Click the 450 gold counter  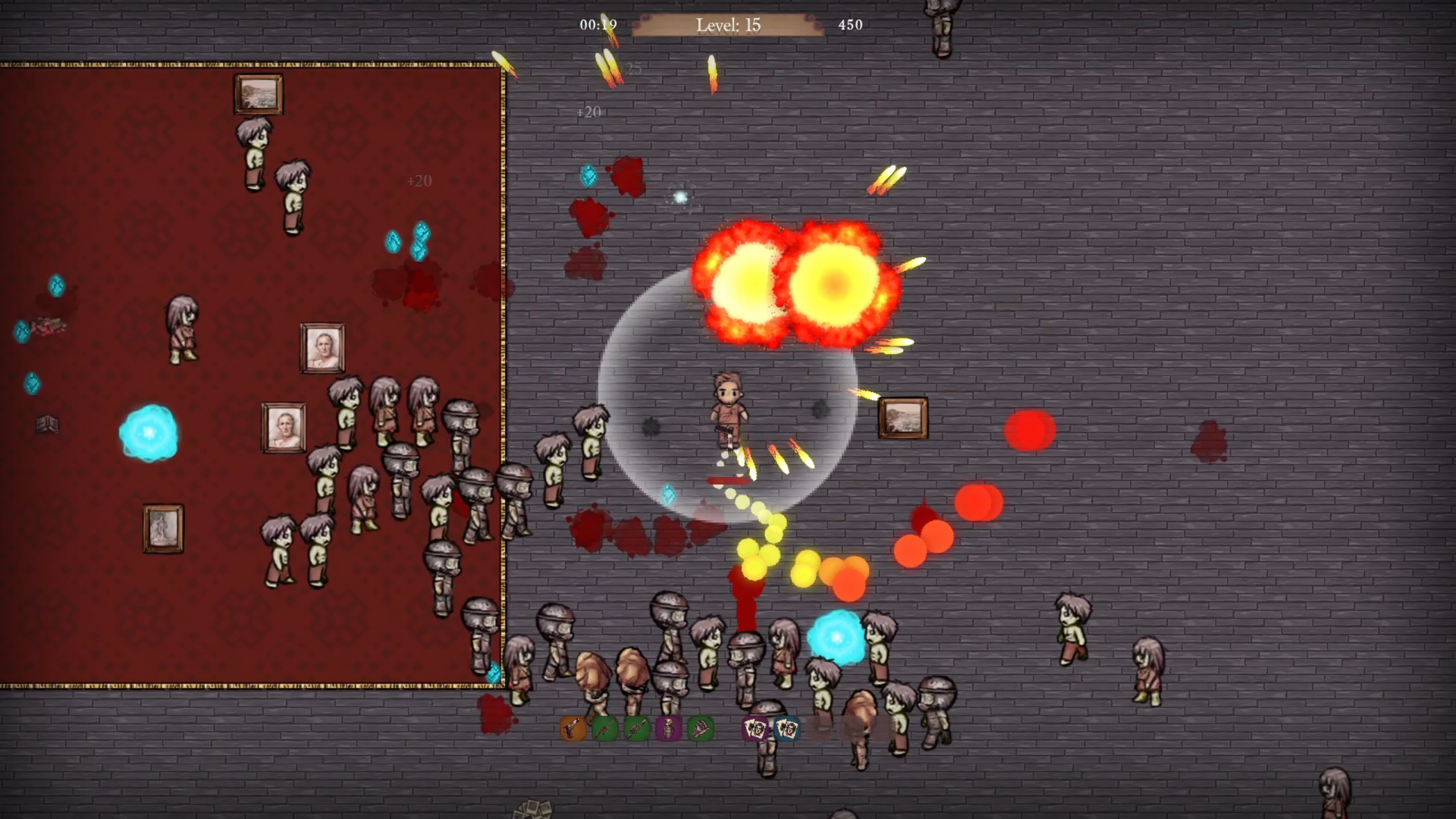(x=851, y=24)
